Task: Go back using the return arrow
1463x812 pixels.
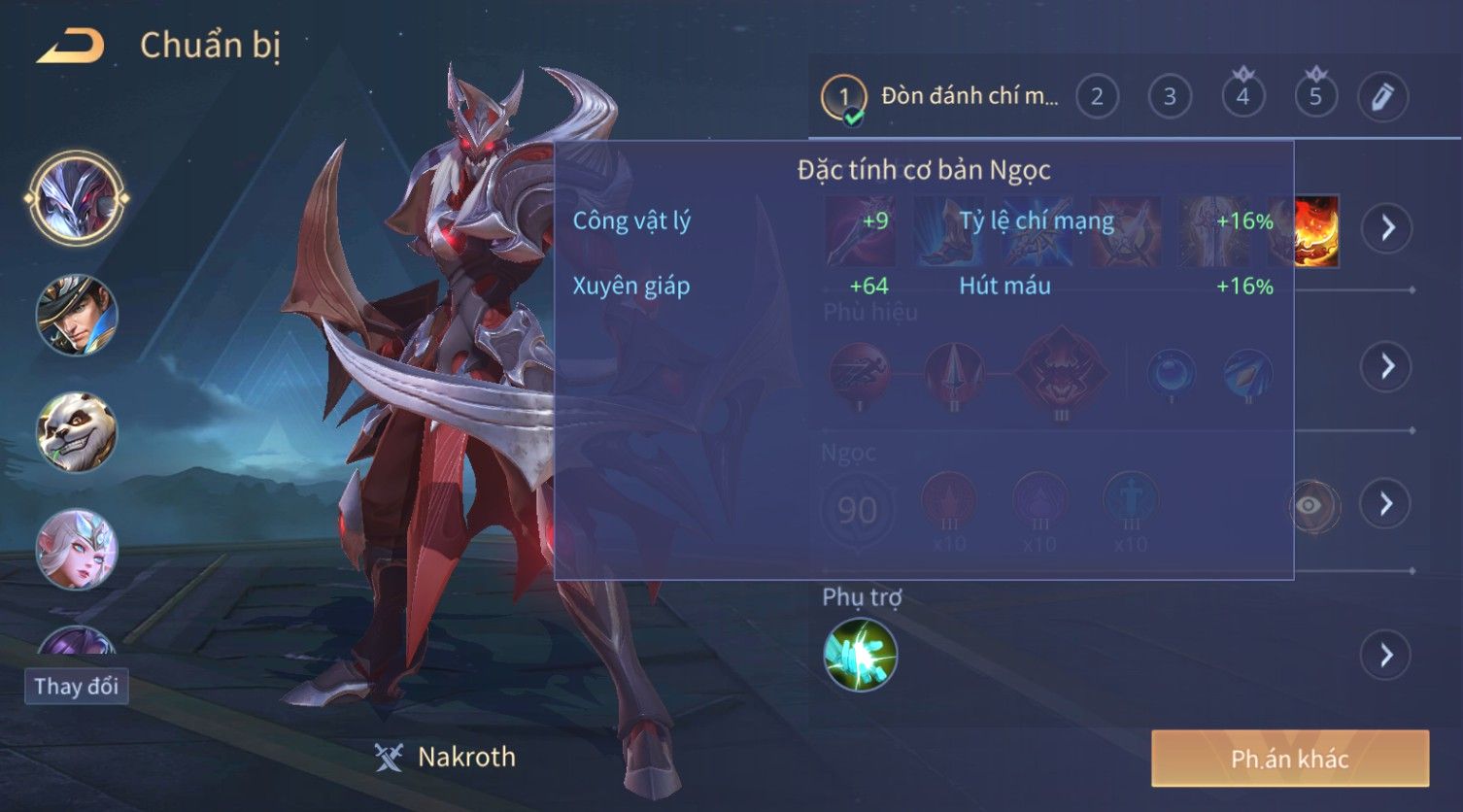Action: click(x=70, y=46)
